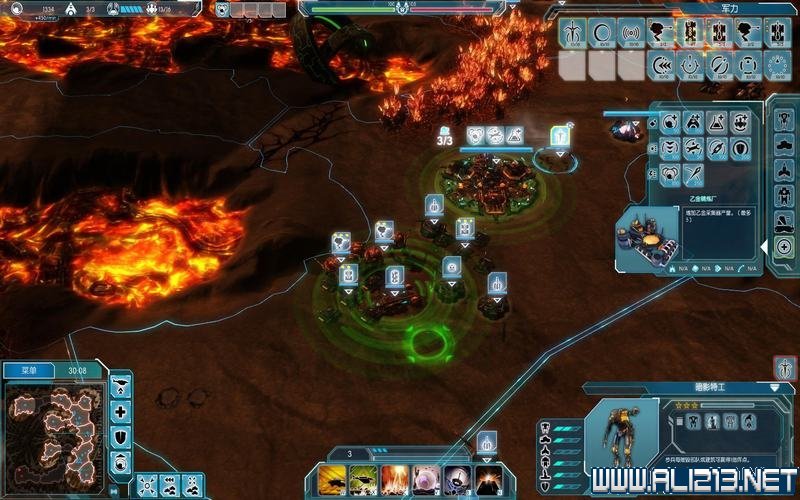The width and height of the screenshot is (800, 500).
Task: Choose the triple chevron army button
Action: coord(661,66)
